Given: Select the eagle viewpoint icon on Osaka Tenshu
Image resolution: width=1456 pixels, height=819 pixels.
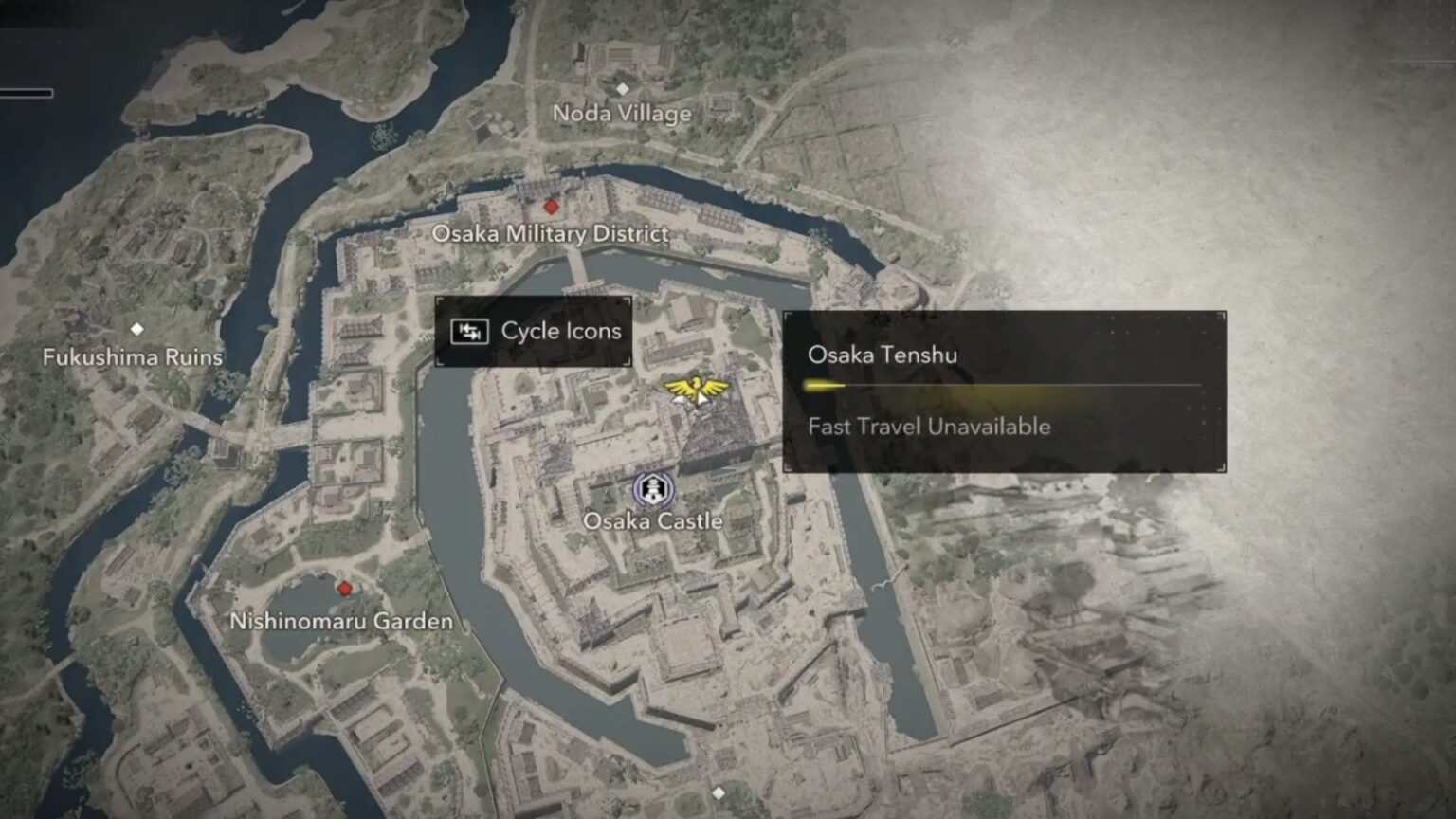Looking at the screenshot, I should pyautogui.click(x=698, y=390).
